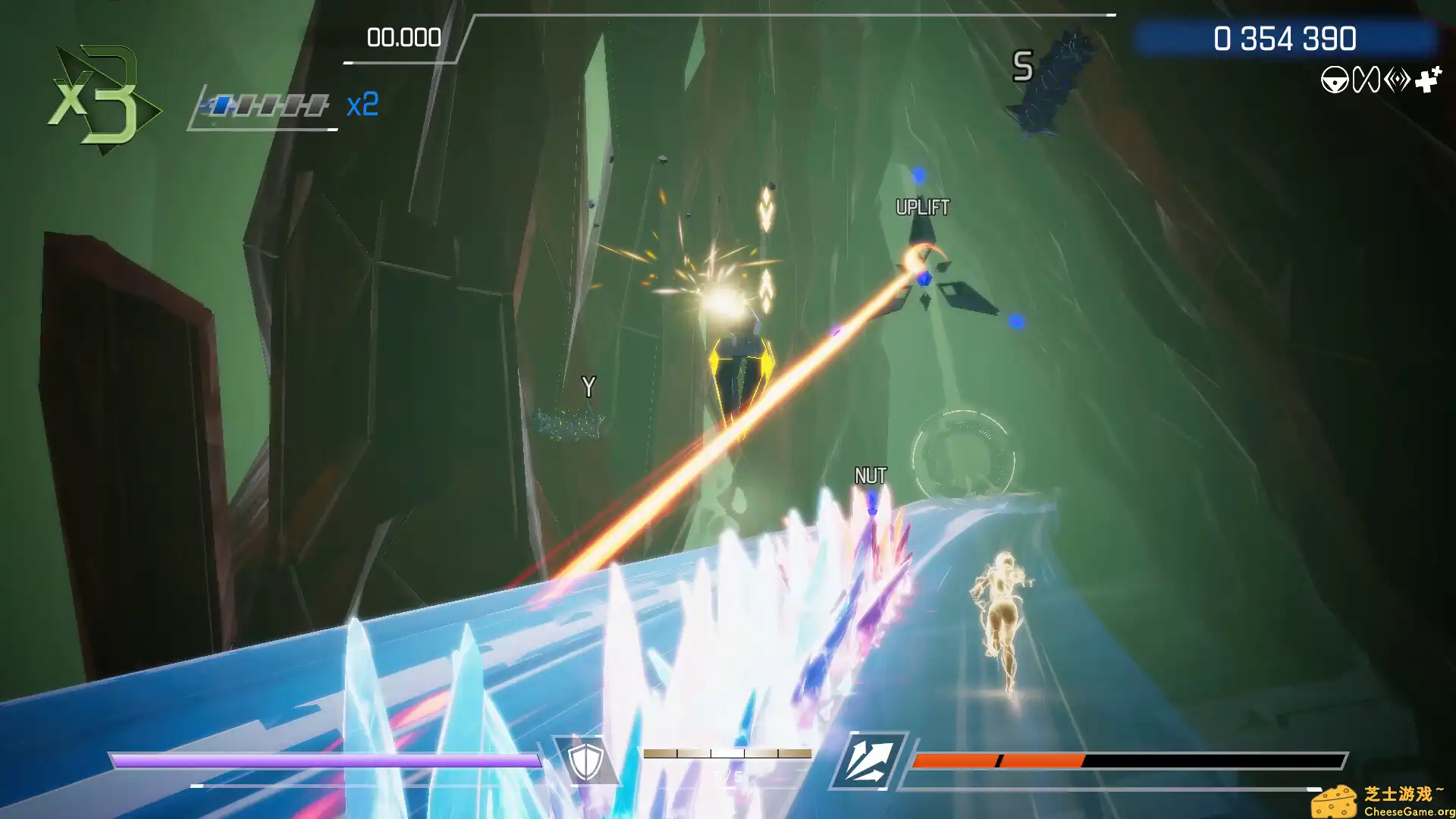Expand the S rank indicator
Screen dimensions: 1456x819
[x=1023, y=67]
